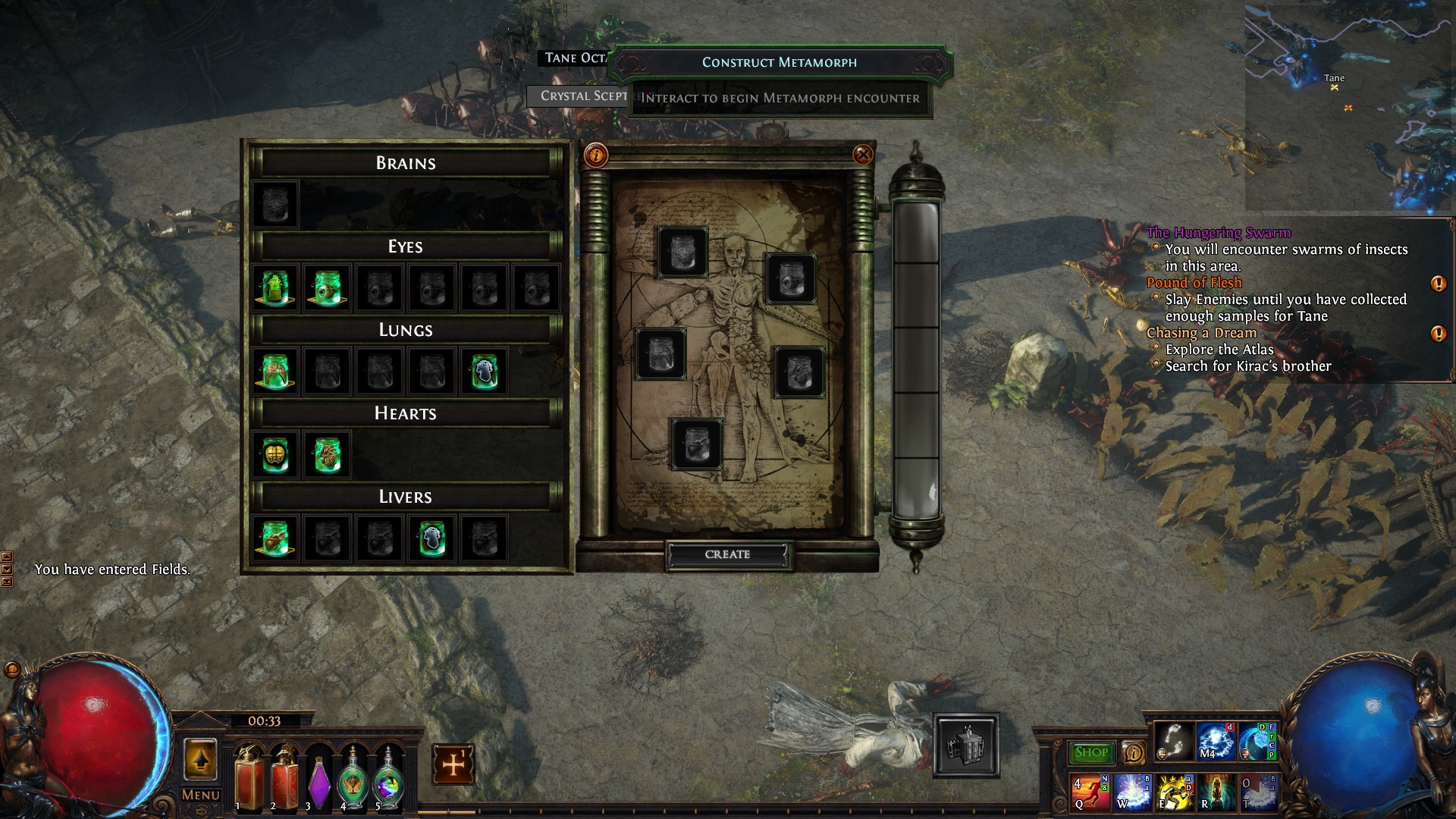Select the first liver sample jar

275,538
